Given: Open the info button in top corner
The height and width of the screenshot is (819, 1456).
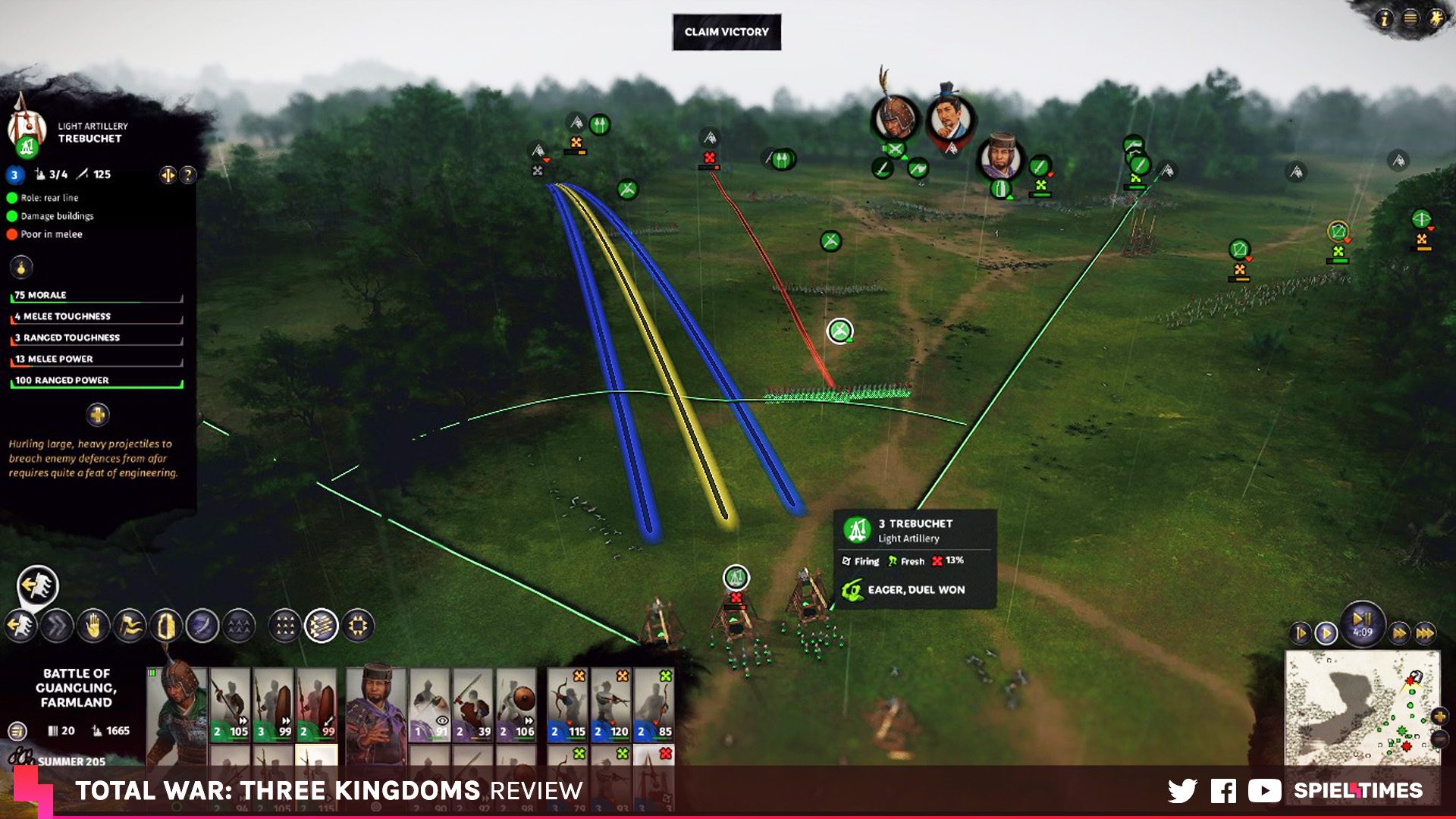Looking at the screenshot, I should point(1385,18).
